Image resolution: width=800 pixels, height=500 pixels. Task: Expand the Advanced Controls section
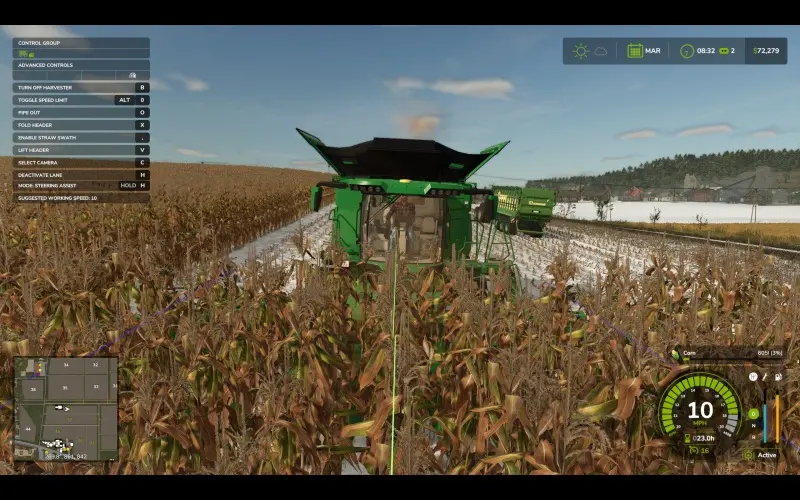coord(81,65)
